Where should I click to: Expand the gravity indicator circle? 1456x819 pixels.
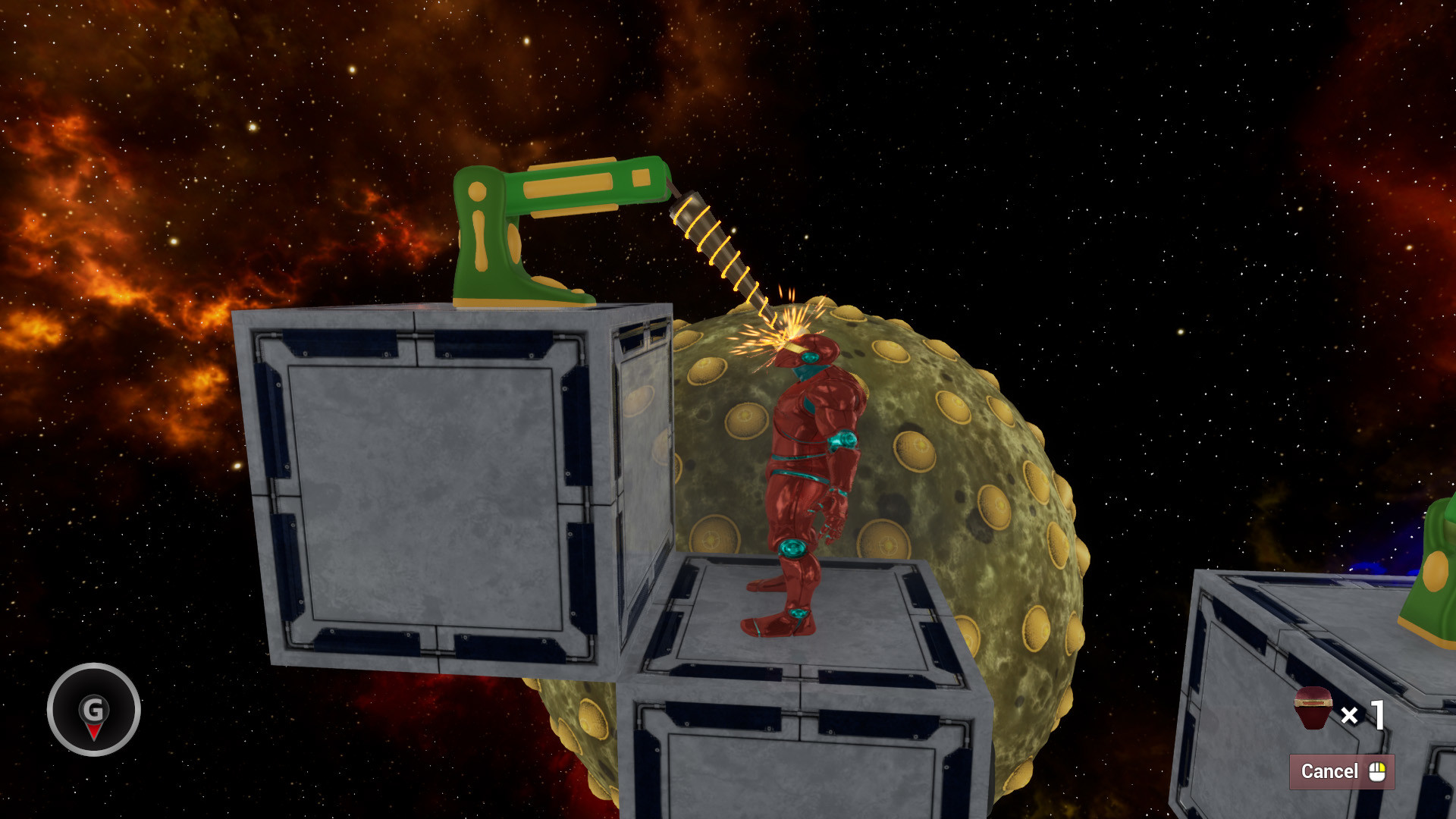tap(93, 709)
